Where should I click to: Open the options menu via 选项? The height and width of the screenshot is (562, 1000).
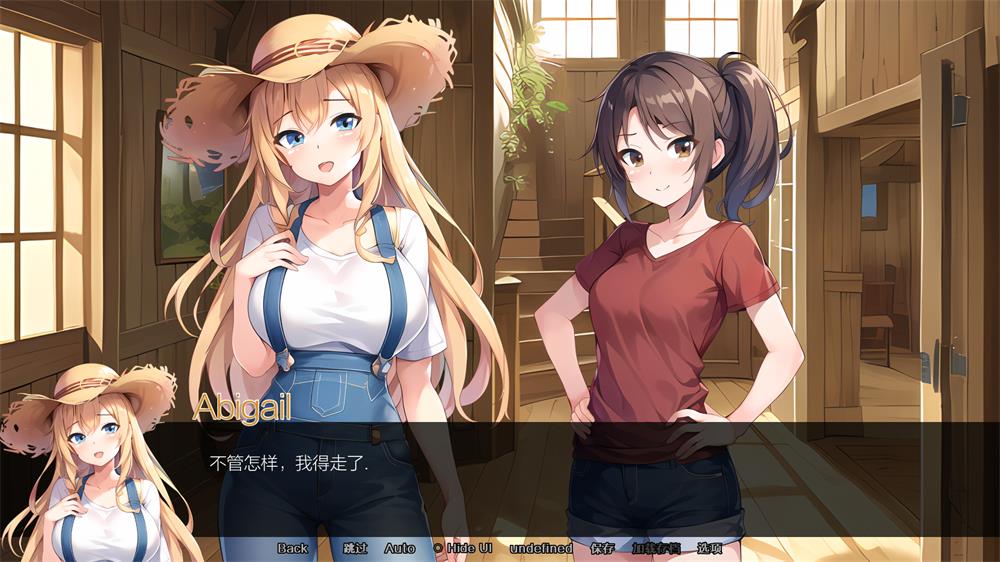709,548
